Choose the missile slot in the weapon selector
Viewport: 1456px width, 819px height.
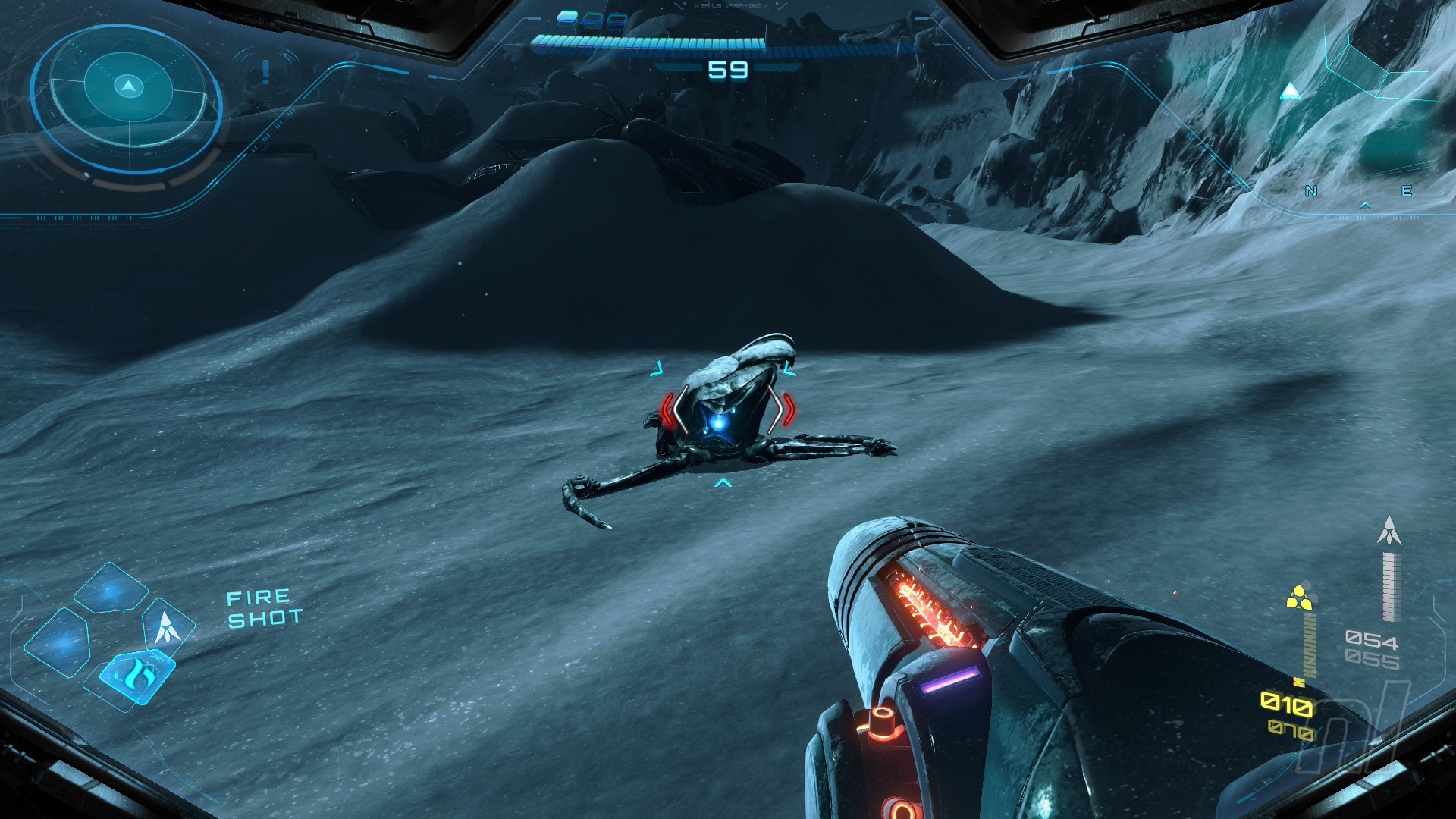click(166, 627)
